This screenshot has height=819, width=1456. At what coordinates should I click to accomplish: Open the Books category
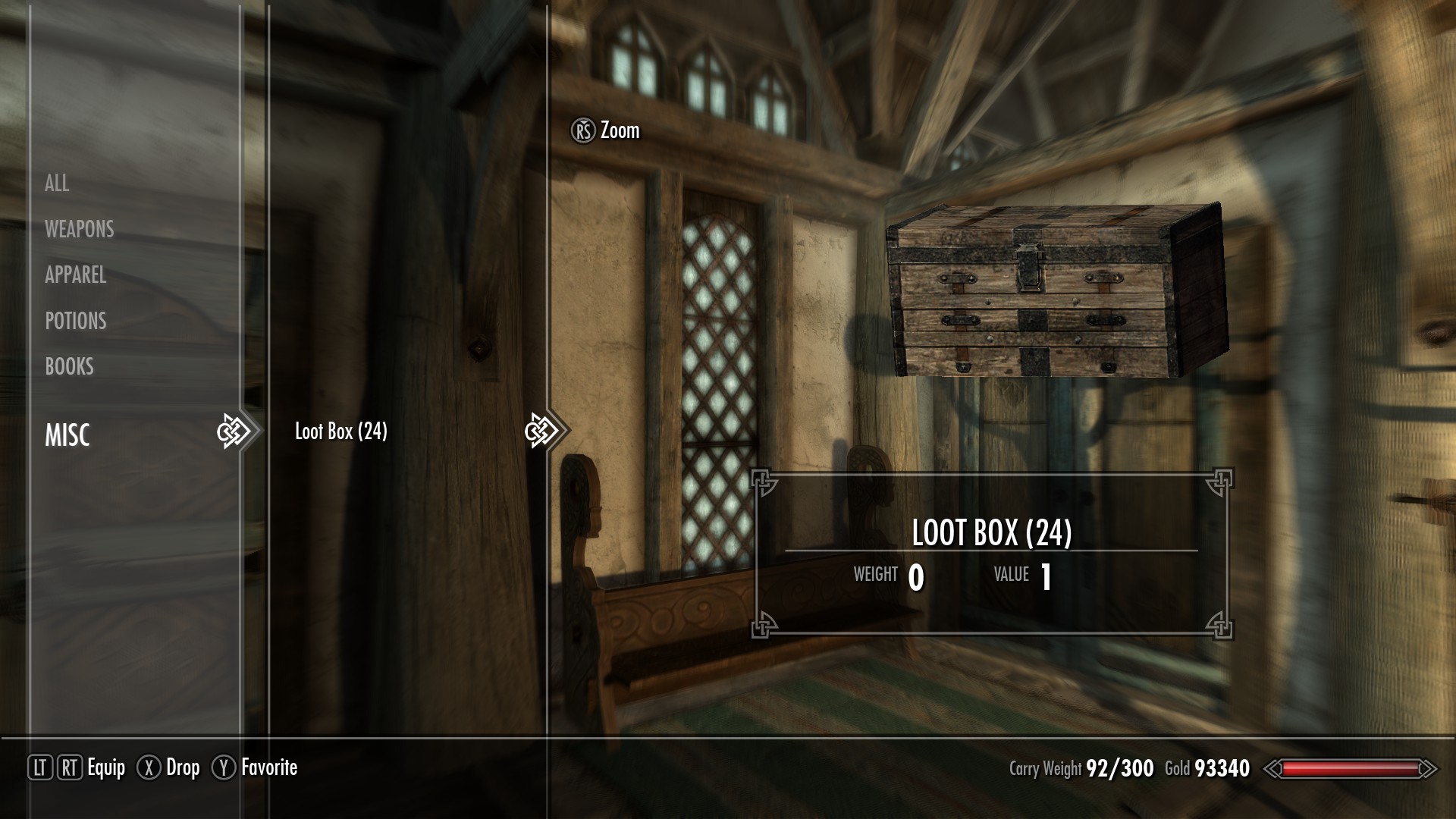69,366
